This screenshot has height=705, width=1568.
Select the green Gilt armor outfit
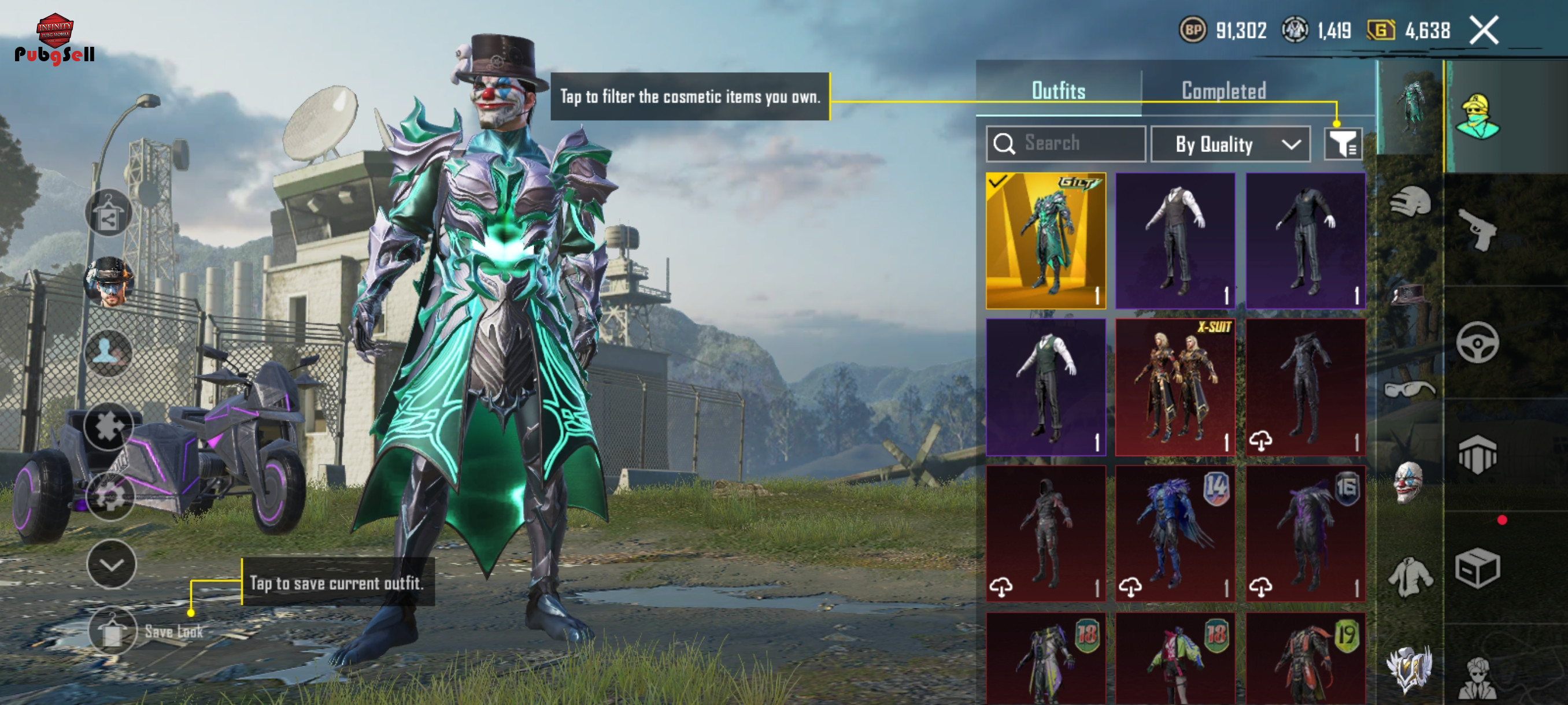[x=1046, y=241]
